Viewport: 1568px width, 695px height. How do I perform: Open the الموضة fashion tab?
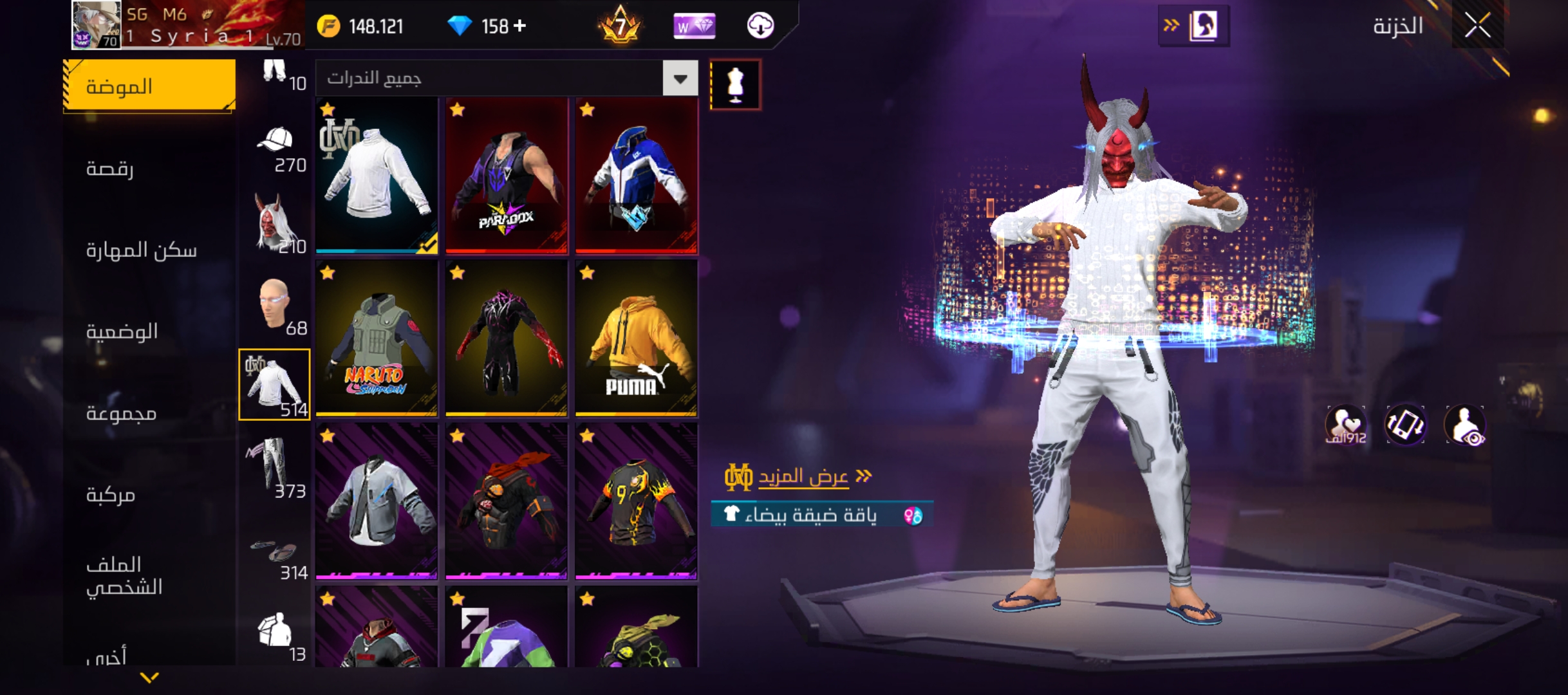click(x=149, y=86)
